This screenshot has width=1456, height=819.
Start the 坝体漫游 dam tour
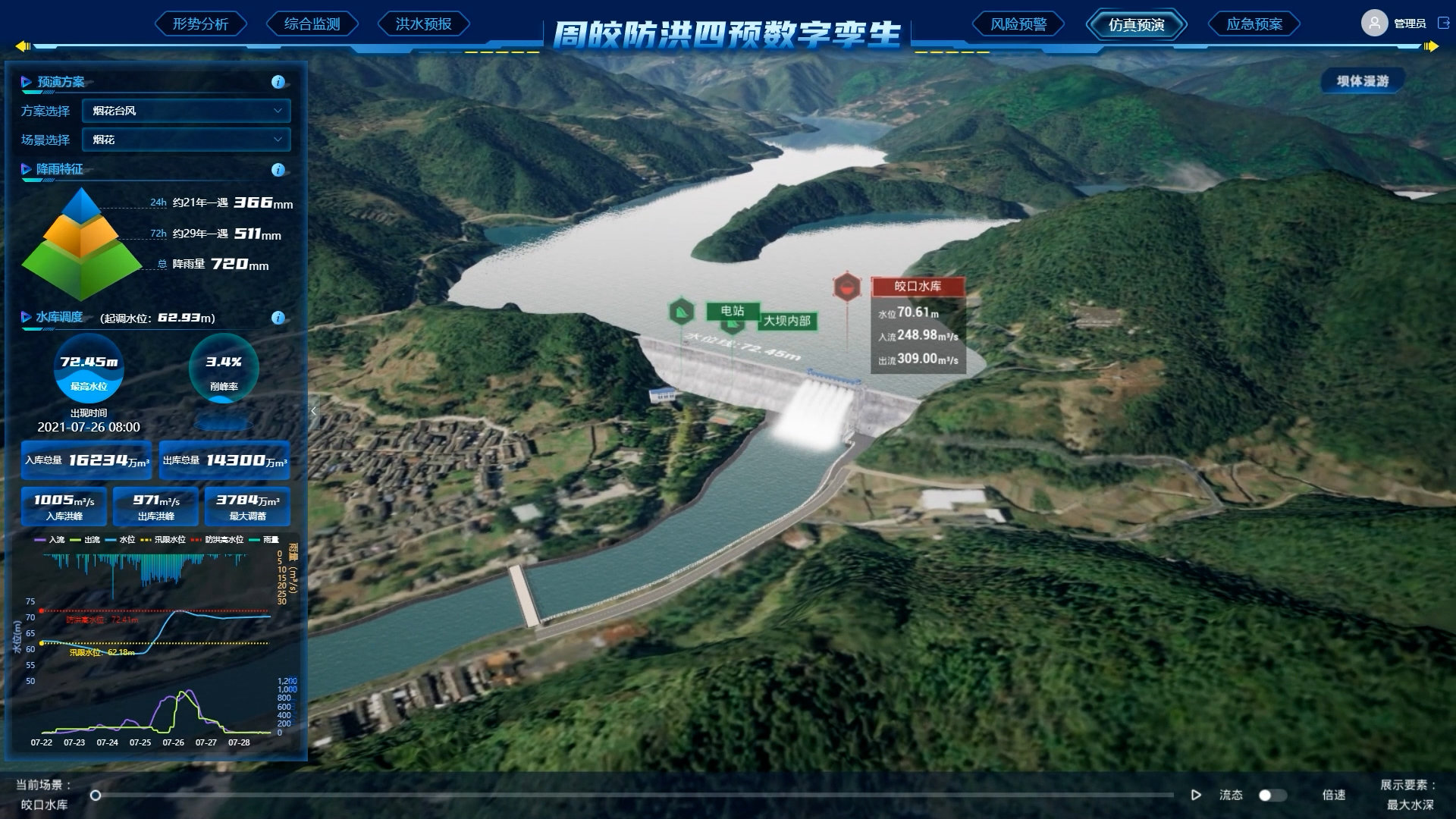pyautogui.click(x=1362, y=81)
